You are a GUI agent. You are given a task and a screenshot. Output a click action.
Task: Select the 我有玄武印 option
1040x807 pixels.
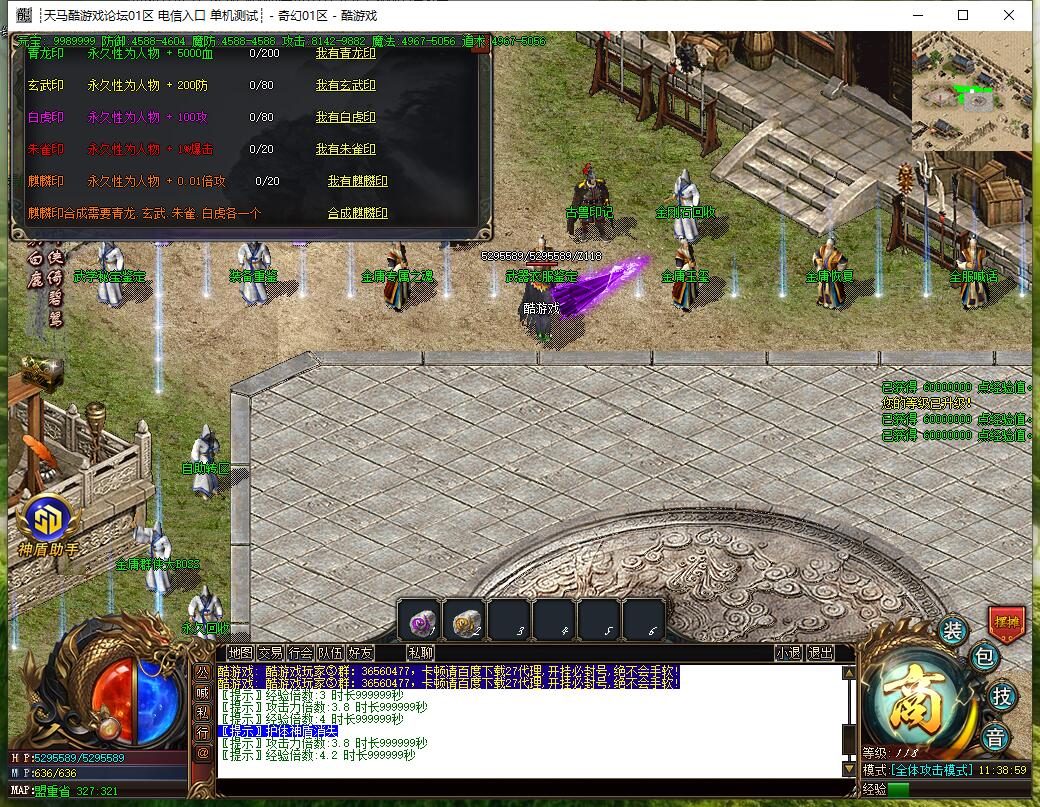point(345,86)
